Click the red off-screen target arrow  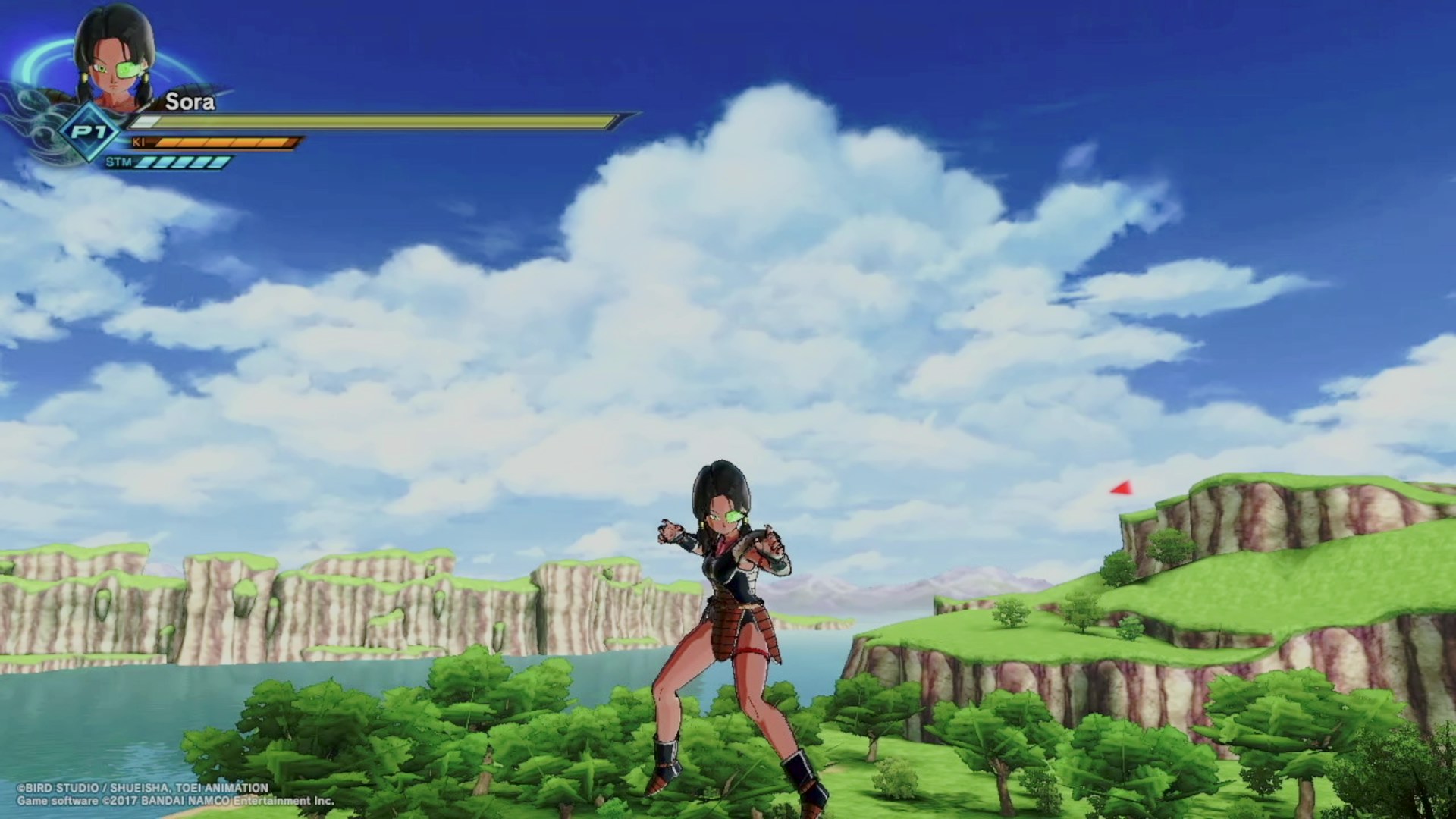point(1122,488)
